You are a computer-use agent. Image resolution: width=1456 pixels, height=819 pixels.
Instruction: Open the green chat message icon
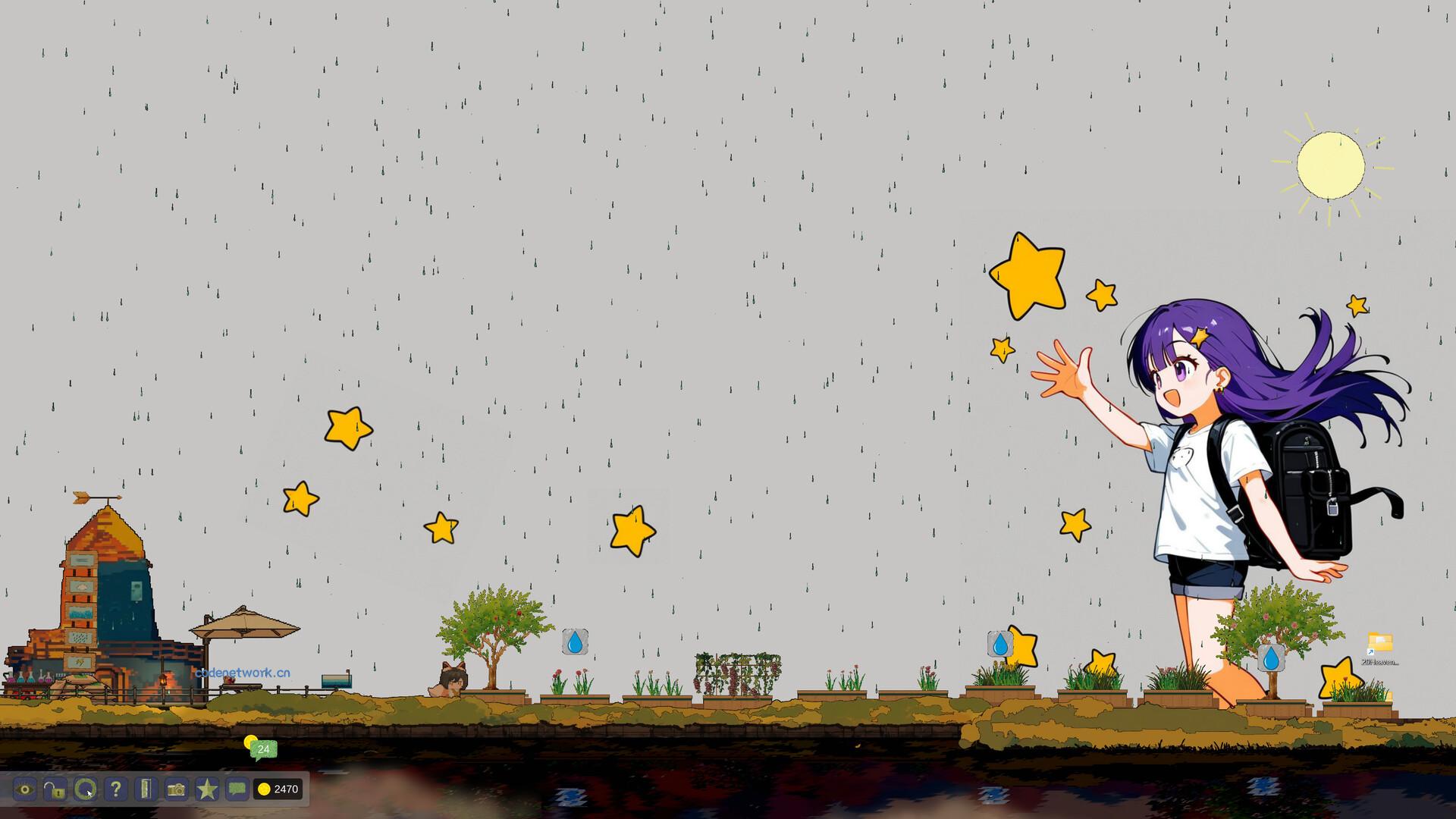tap(237, 789)
